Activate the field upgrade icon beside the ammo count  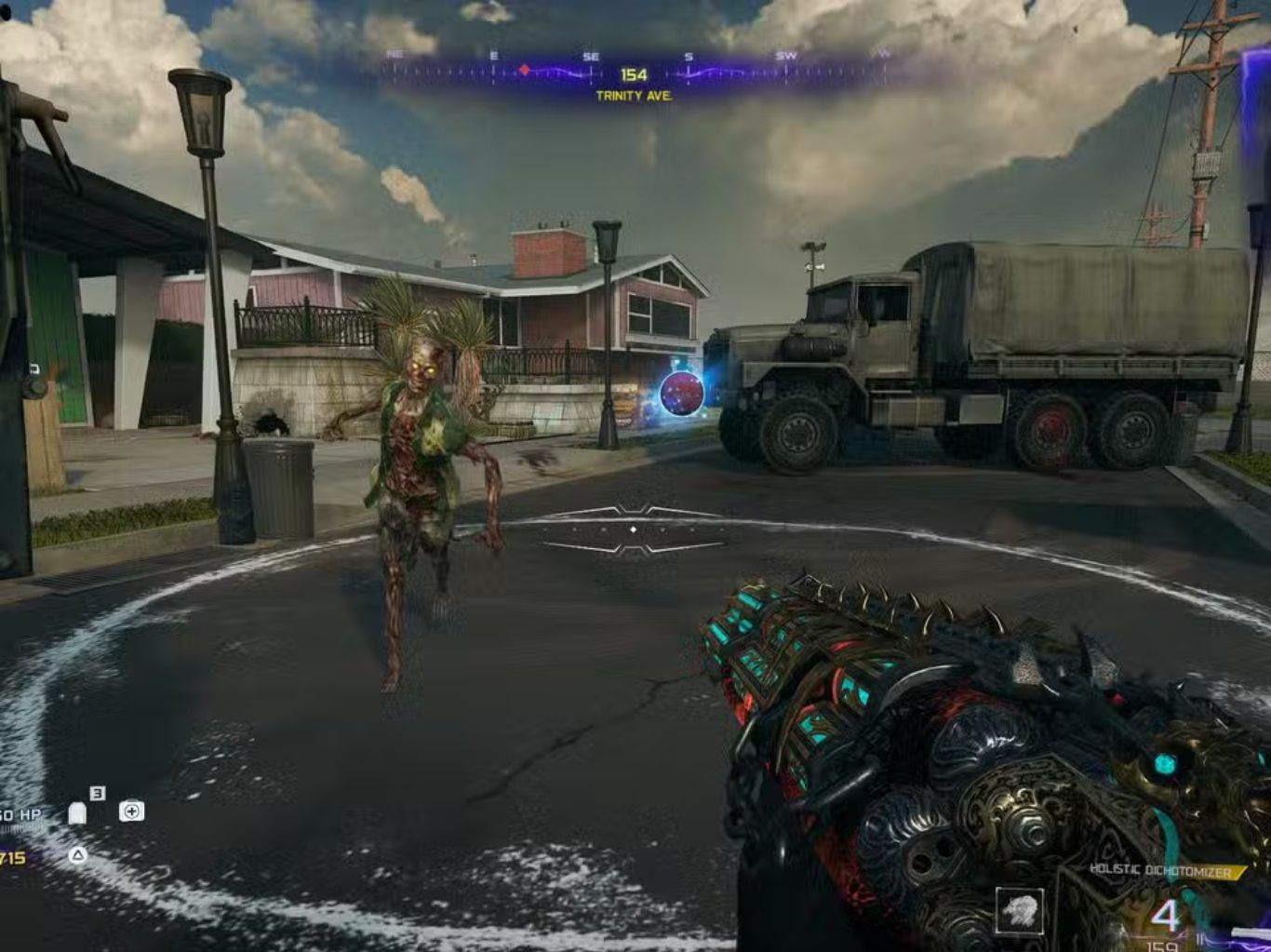coord(1020,911)
